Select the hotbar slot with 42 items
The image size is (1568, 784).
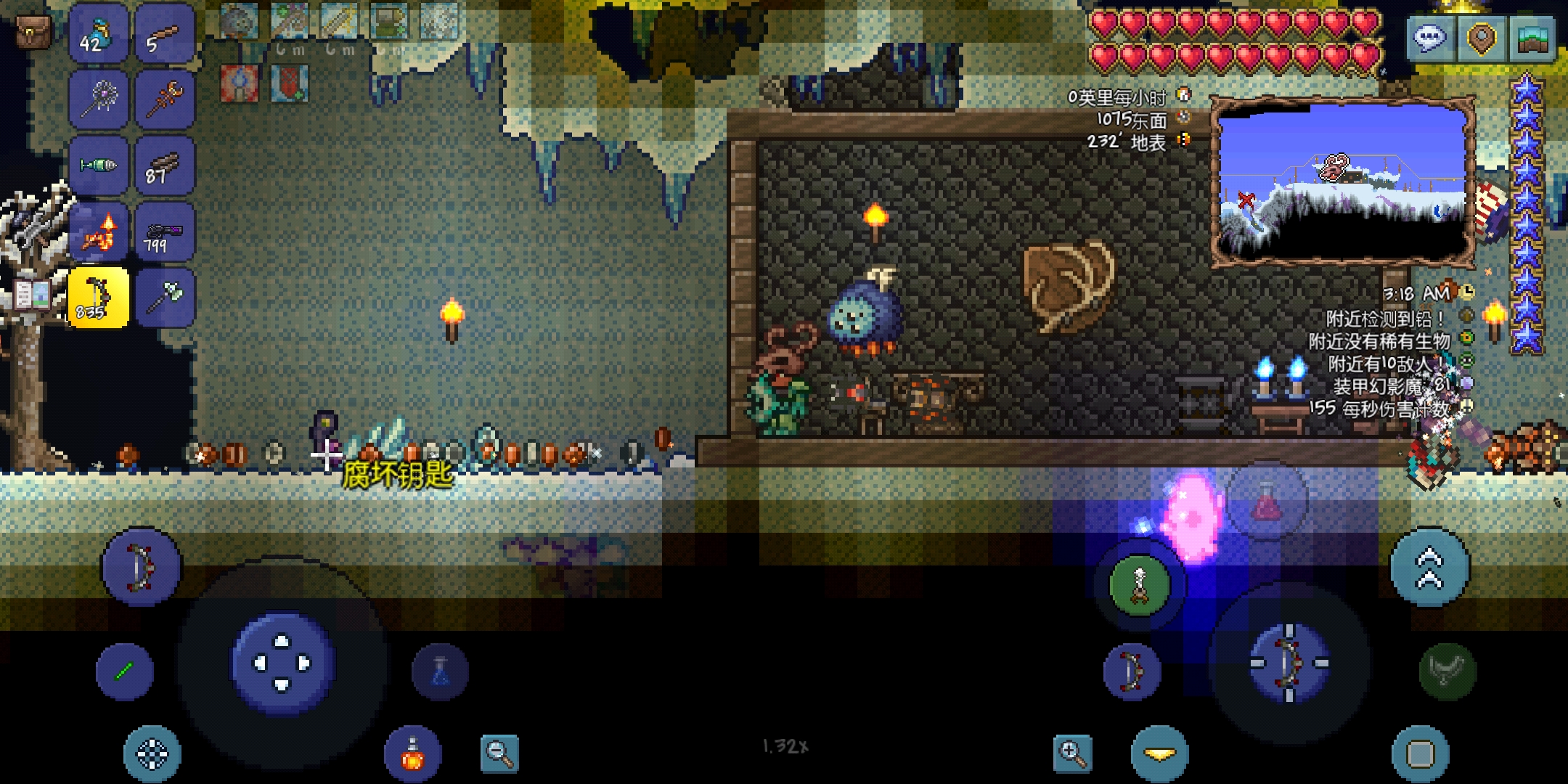coord(99,35)
